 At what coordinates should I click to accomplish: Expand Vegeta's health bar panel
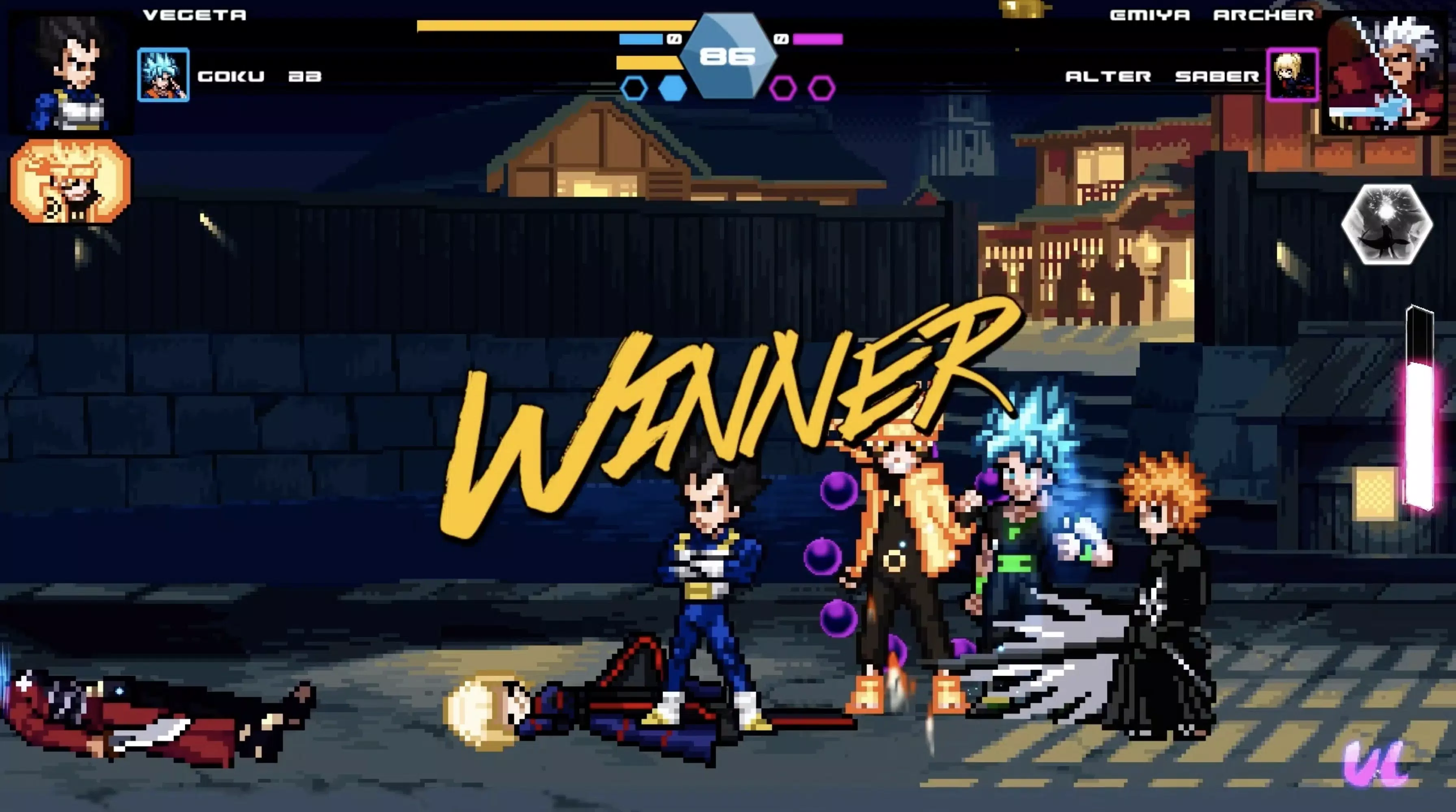(x=559, y=25)
